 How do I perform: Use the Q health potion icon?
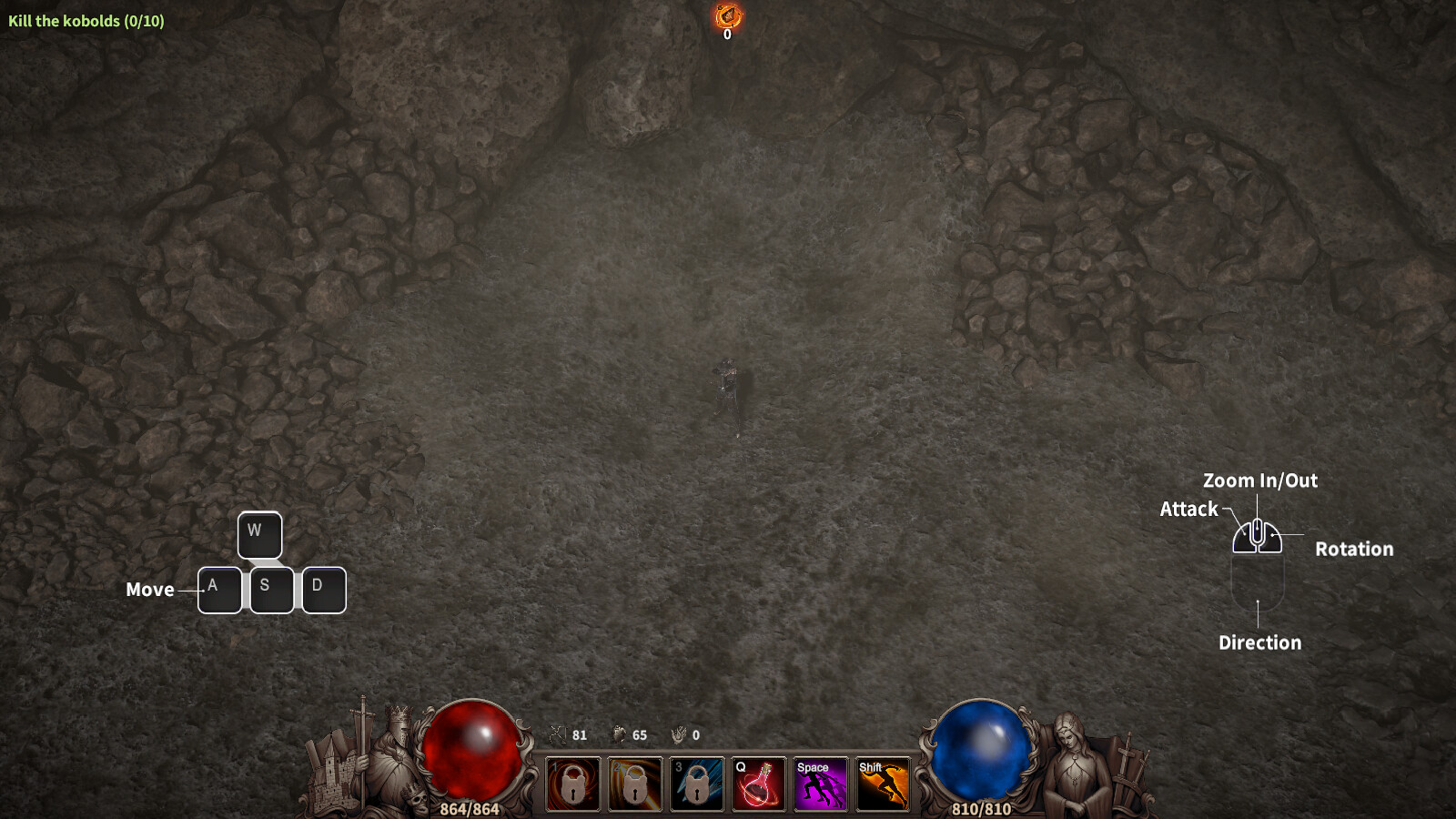point(759,784)
